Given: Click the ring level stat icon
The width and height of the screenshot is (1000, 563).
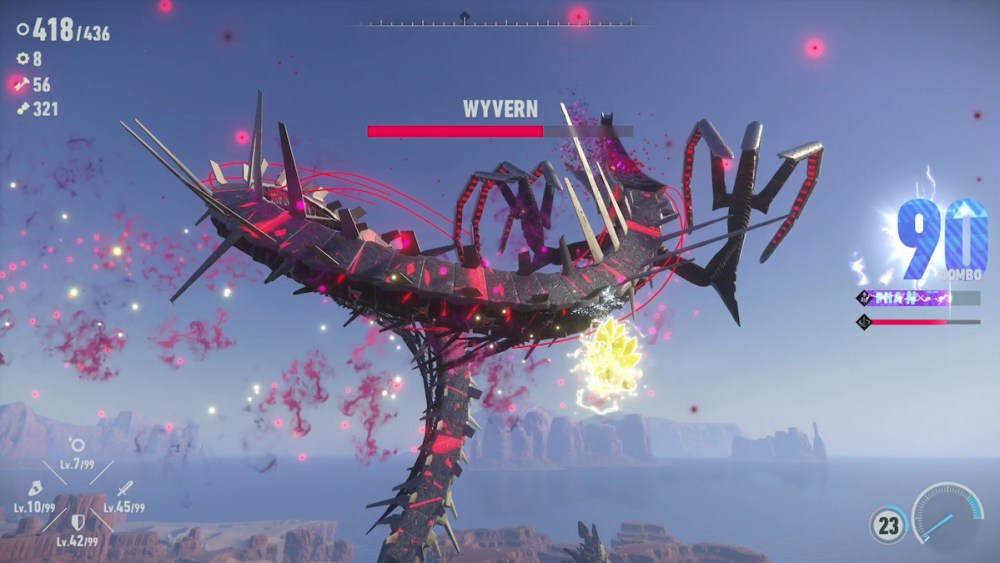Looking at the screenshot, I should click(x=76, y=445).
